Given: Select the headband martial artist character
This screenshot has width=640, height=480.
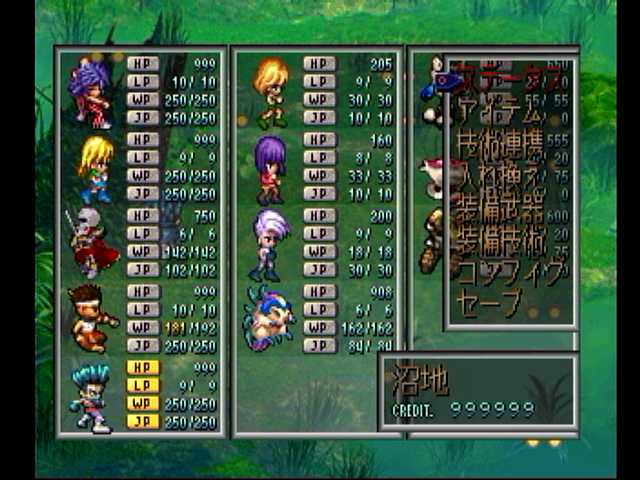Looking at the screenshot, I should tap(93, 318).
